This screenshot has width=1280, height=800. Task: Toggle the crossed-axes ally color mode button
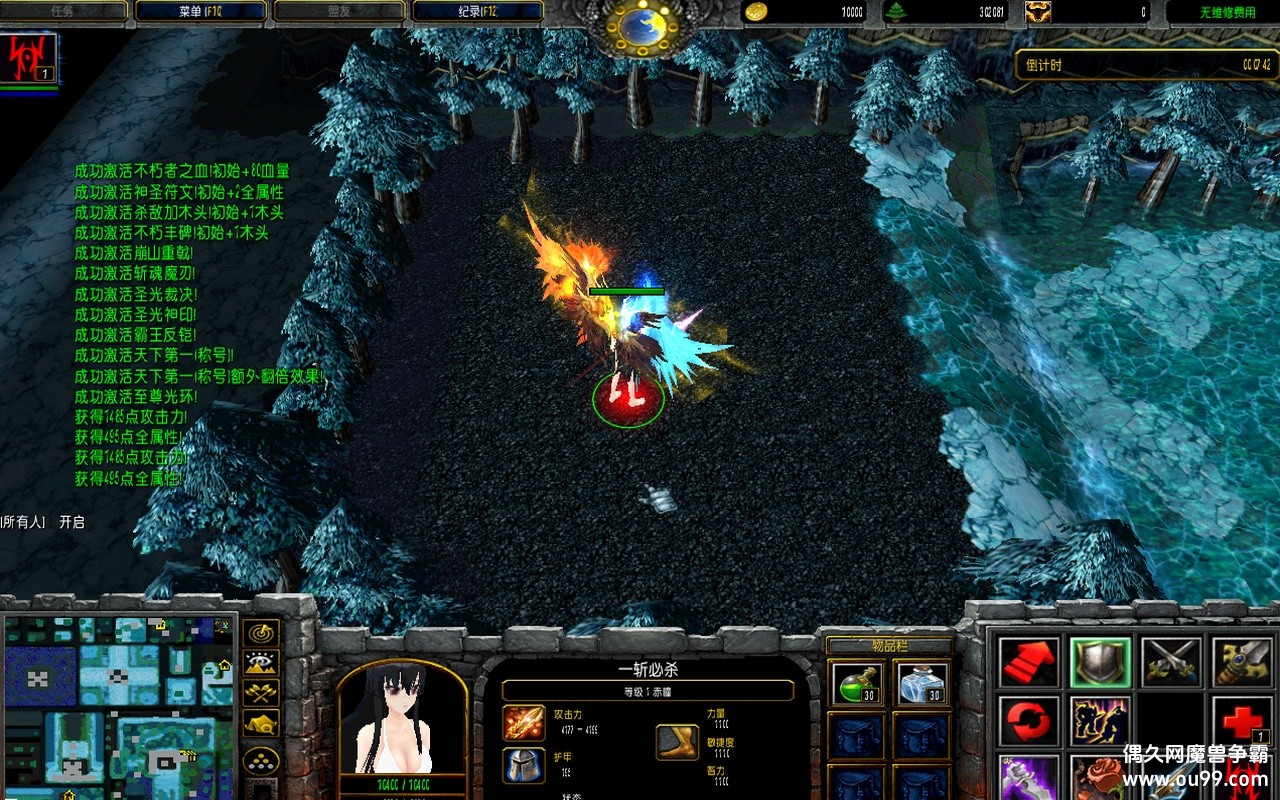click(x=261, y=692)
